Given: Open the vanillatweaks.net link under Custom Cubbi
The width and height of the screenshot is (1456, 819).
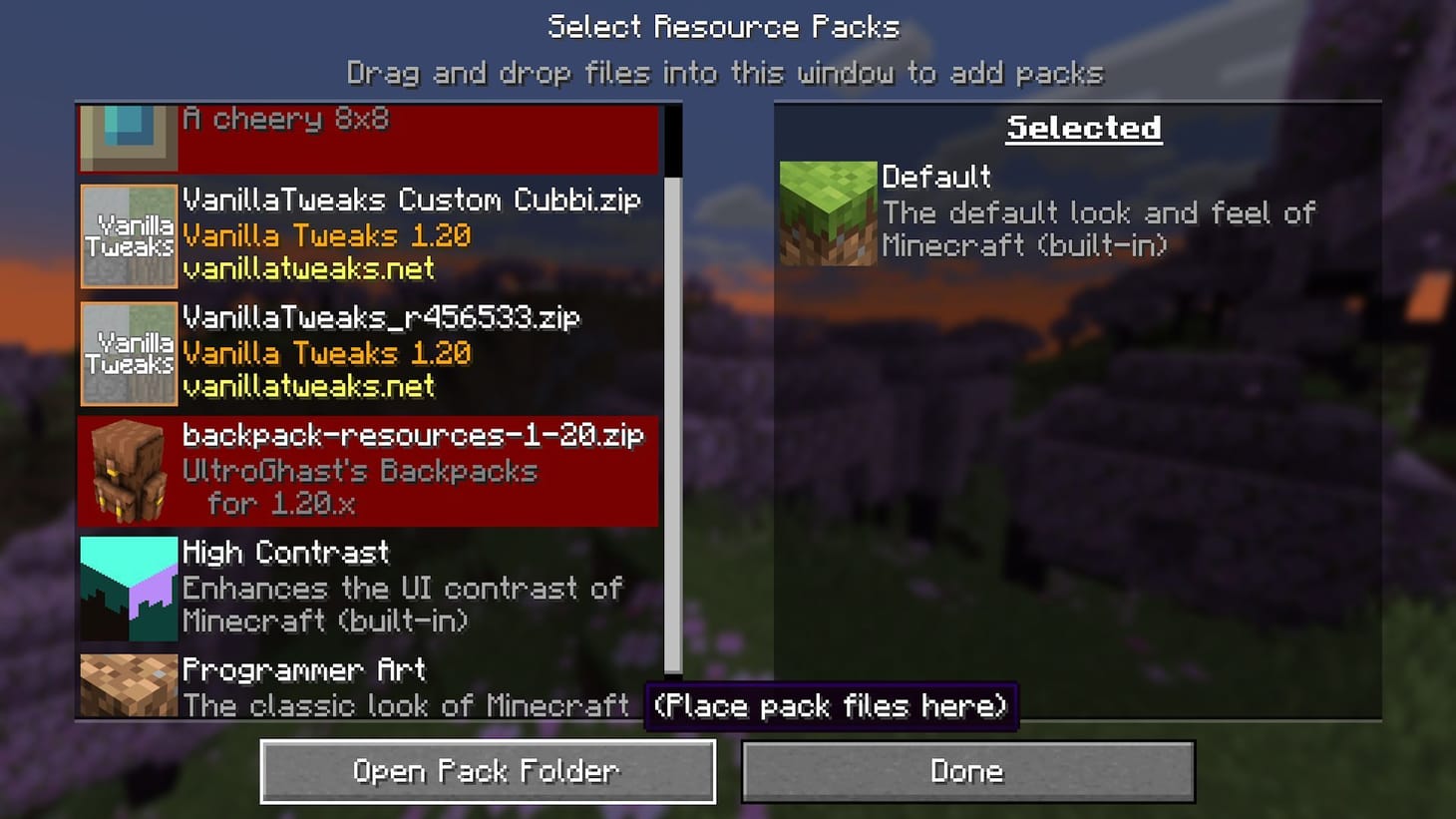Looking at the screenshot, I should pos(309,270).
